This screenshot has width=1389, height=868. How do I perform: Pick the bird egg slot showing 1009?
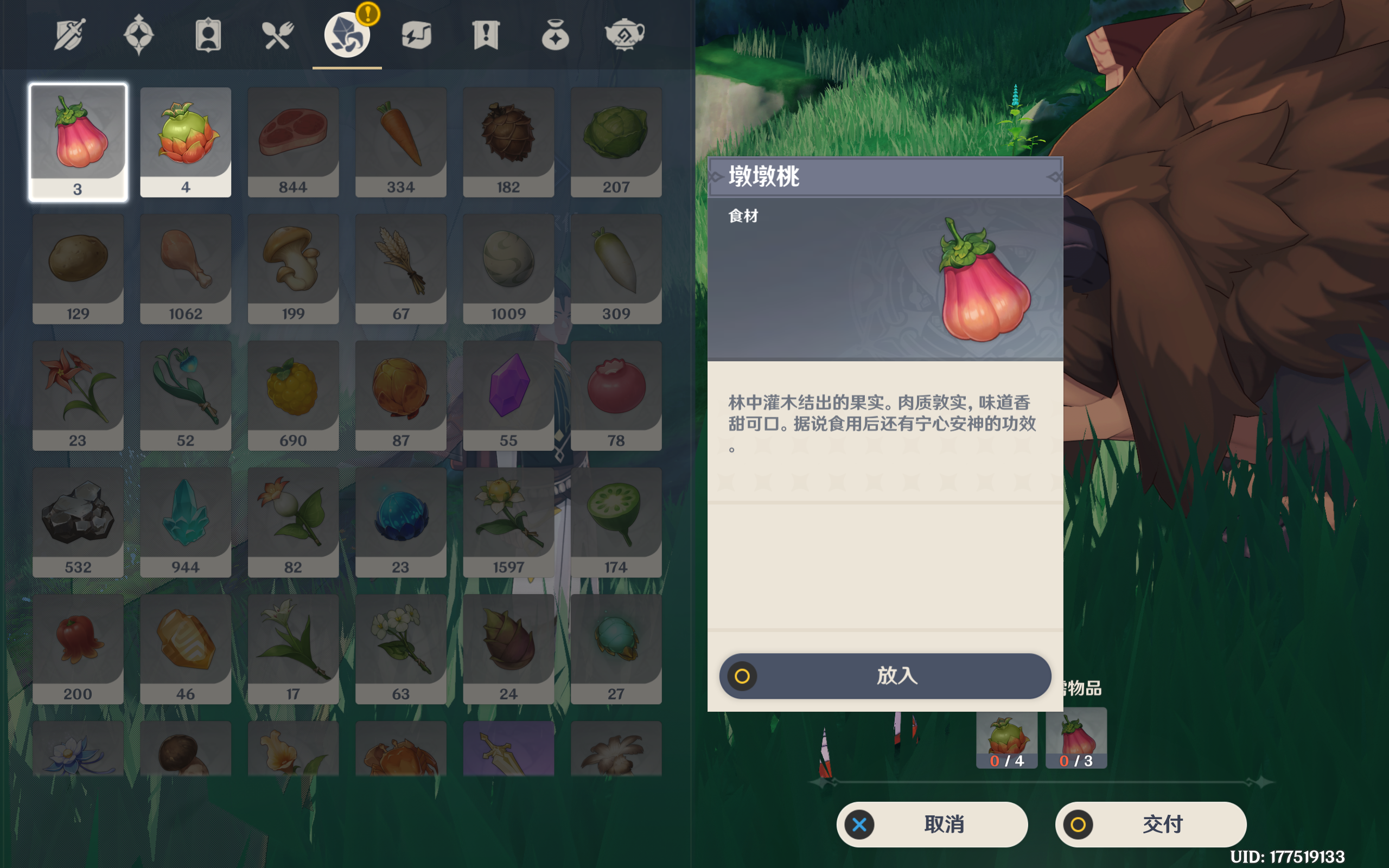click(x=508, y=269)
